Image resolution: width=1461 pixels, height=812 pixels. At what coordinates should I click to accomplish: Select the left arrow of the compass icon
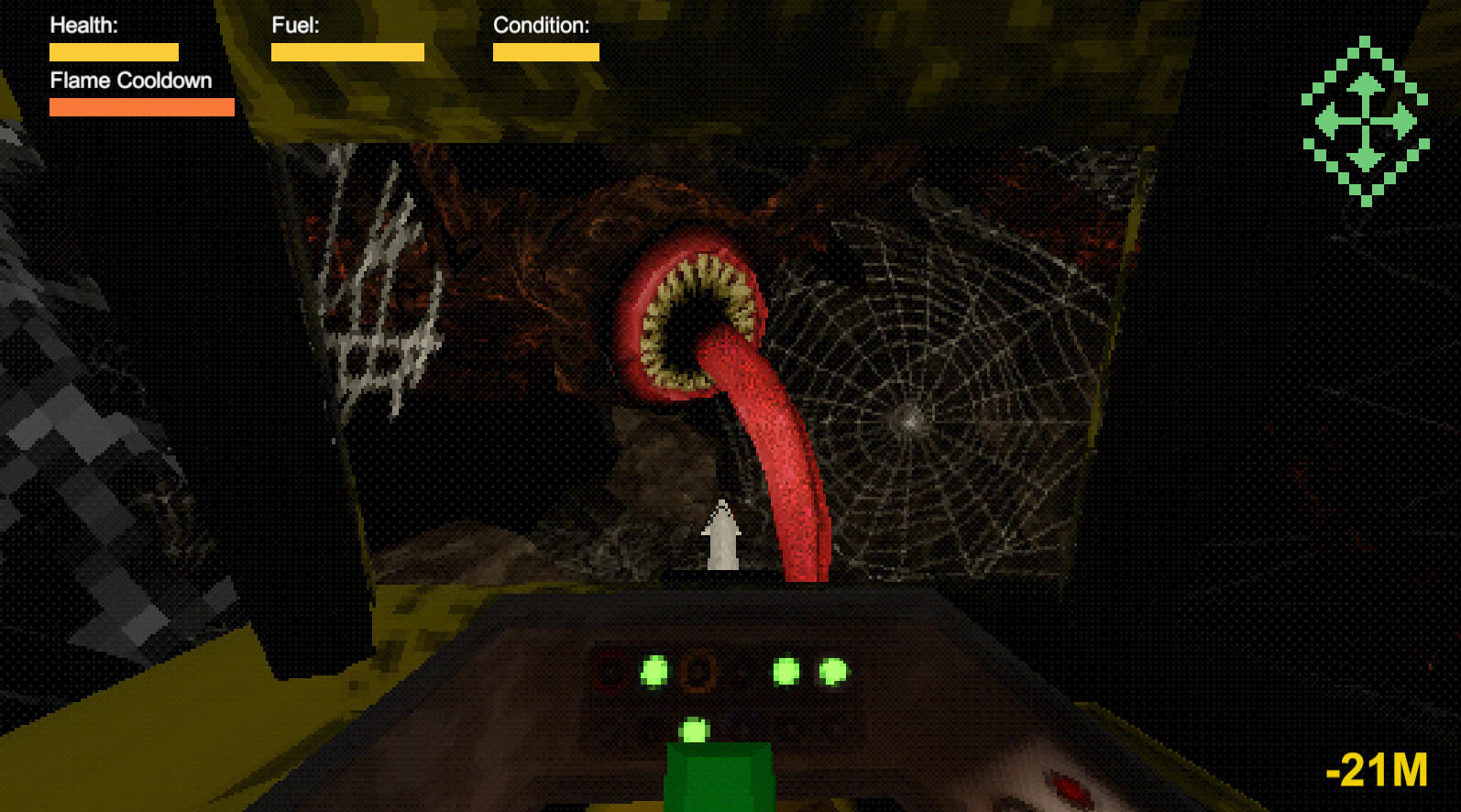[1328, 119]
